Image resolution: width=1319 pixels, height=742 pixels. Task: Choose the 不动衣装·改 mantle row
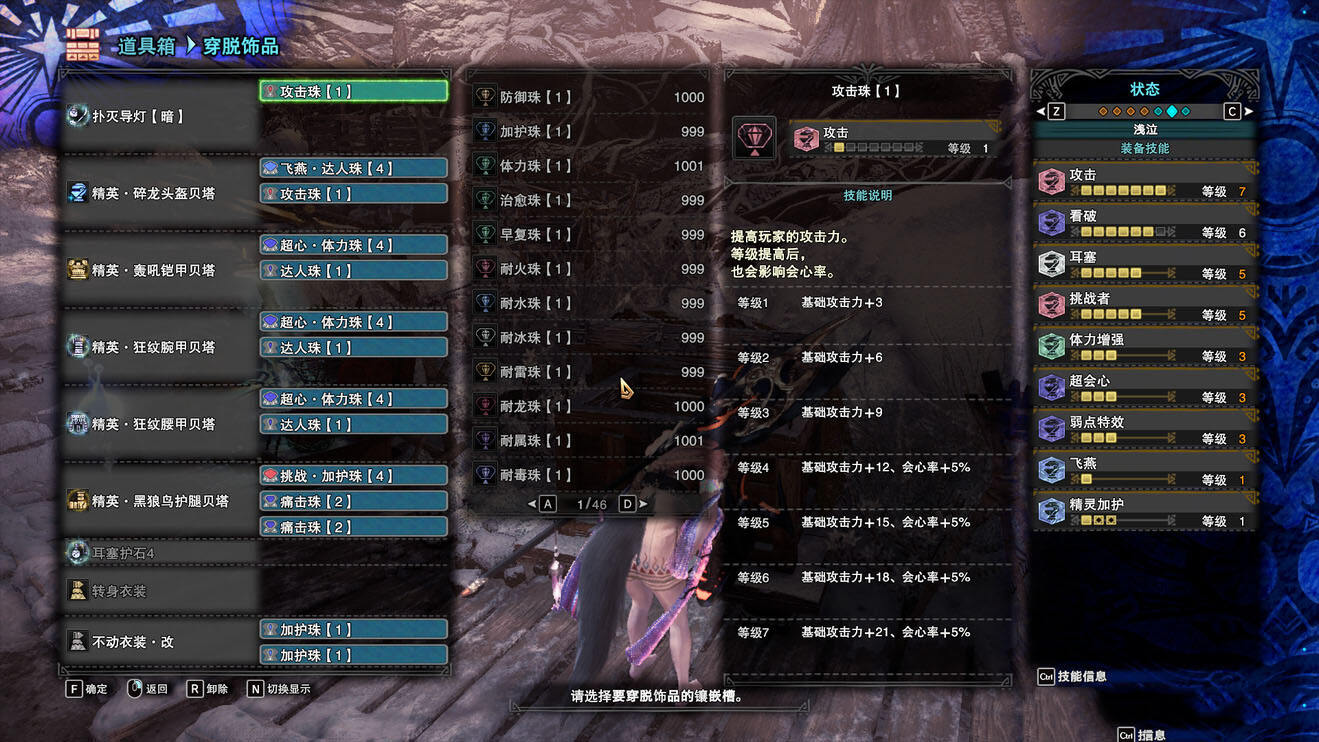click(160, 642)
